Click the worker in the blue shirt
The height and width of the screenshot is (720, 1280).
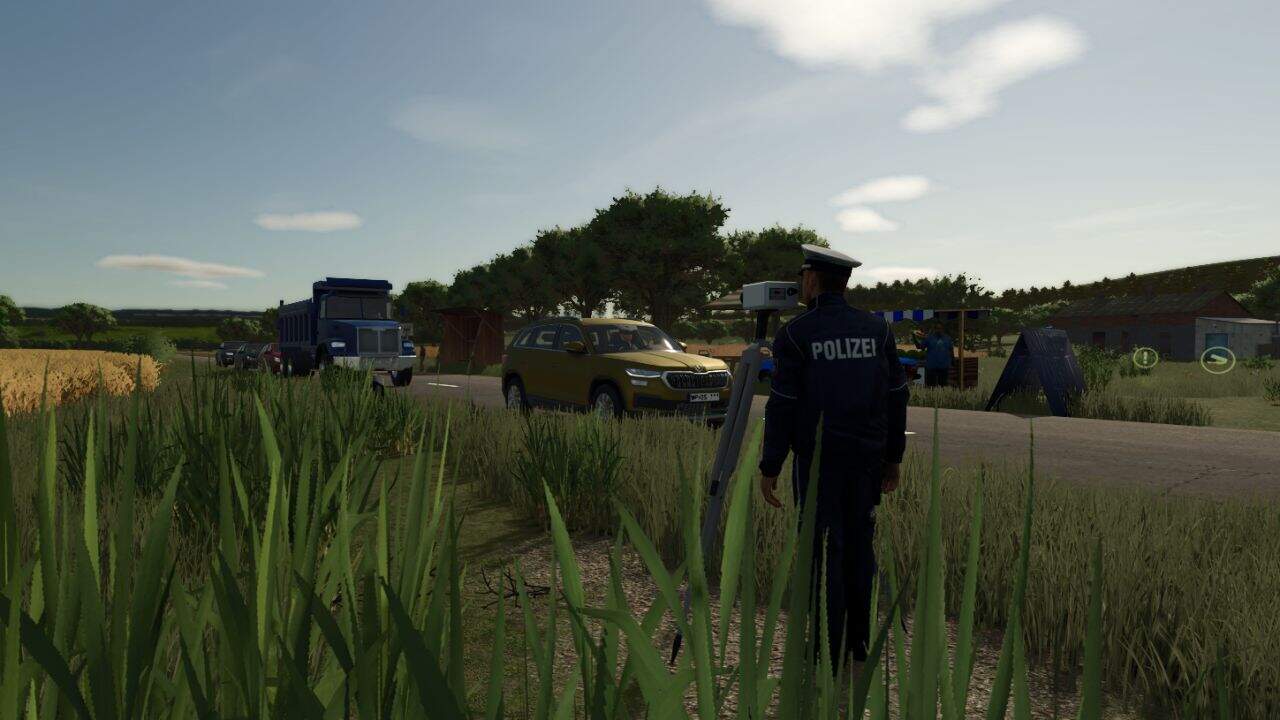click(x=936, y=345)
